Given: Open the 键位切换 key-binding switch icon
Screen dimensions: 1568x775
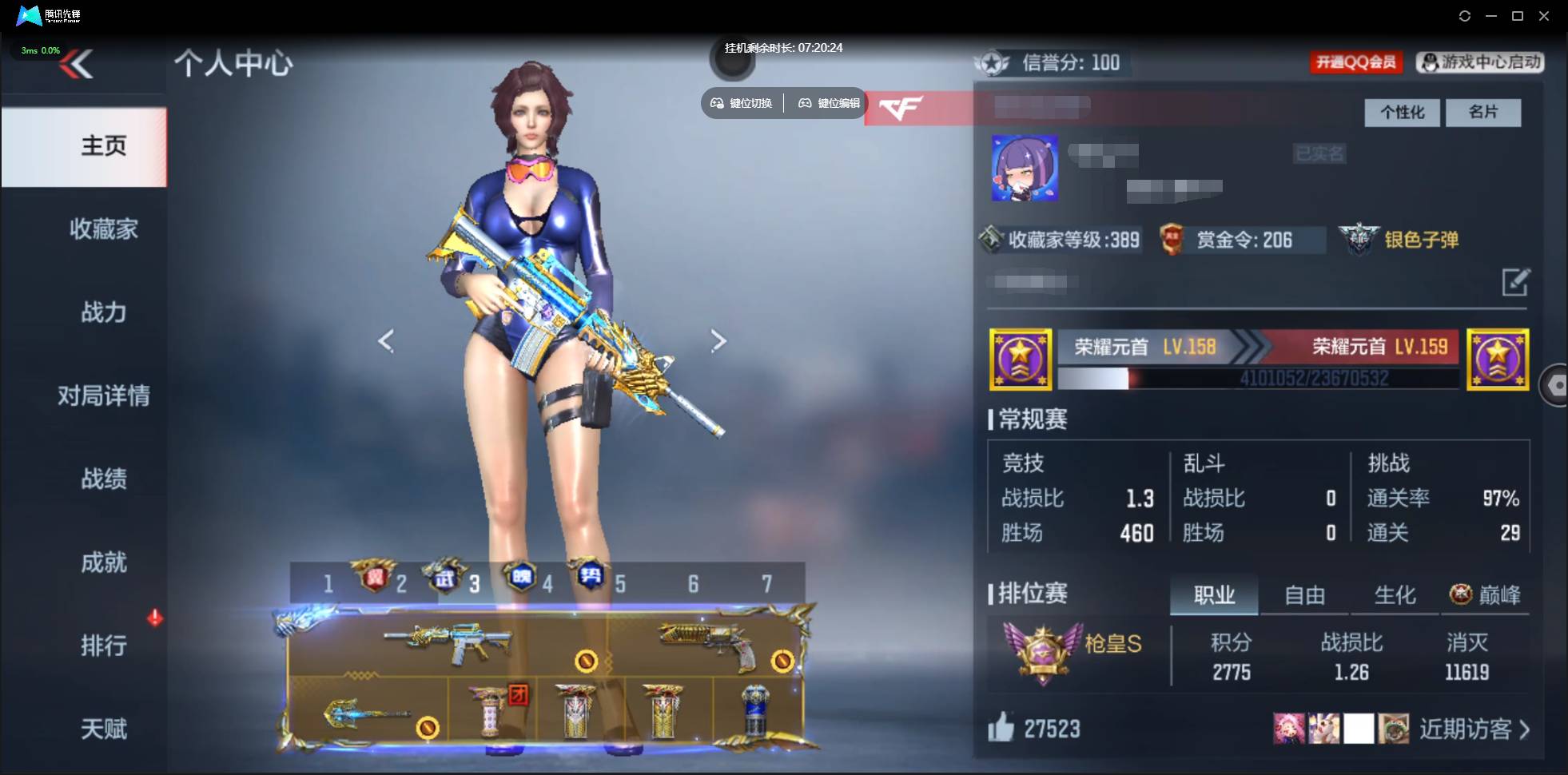Looking at the screenshot, I should click(715, 102).
